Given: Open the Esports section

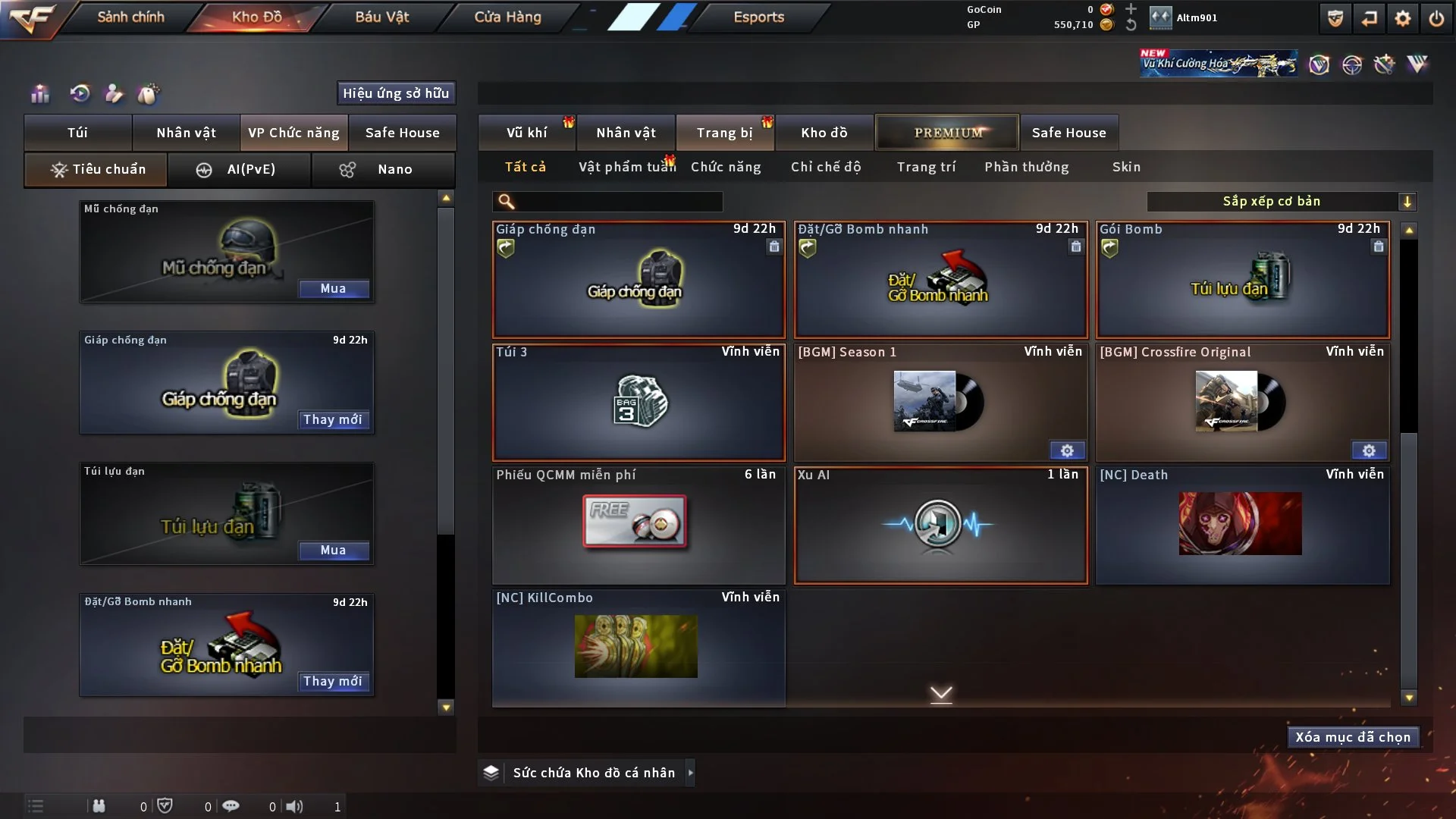Looking at the screenshot, I should click(758, 17).
